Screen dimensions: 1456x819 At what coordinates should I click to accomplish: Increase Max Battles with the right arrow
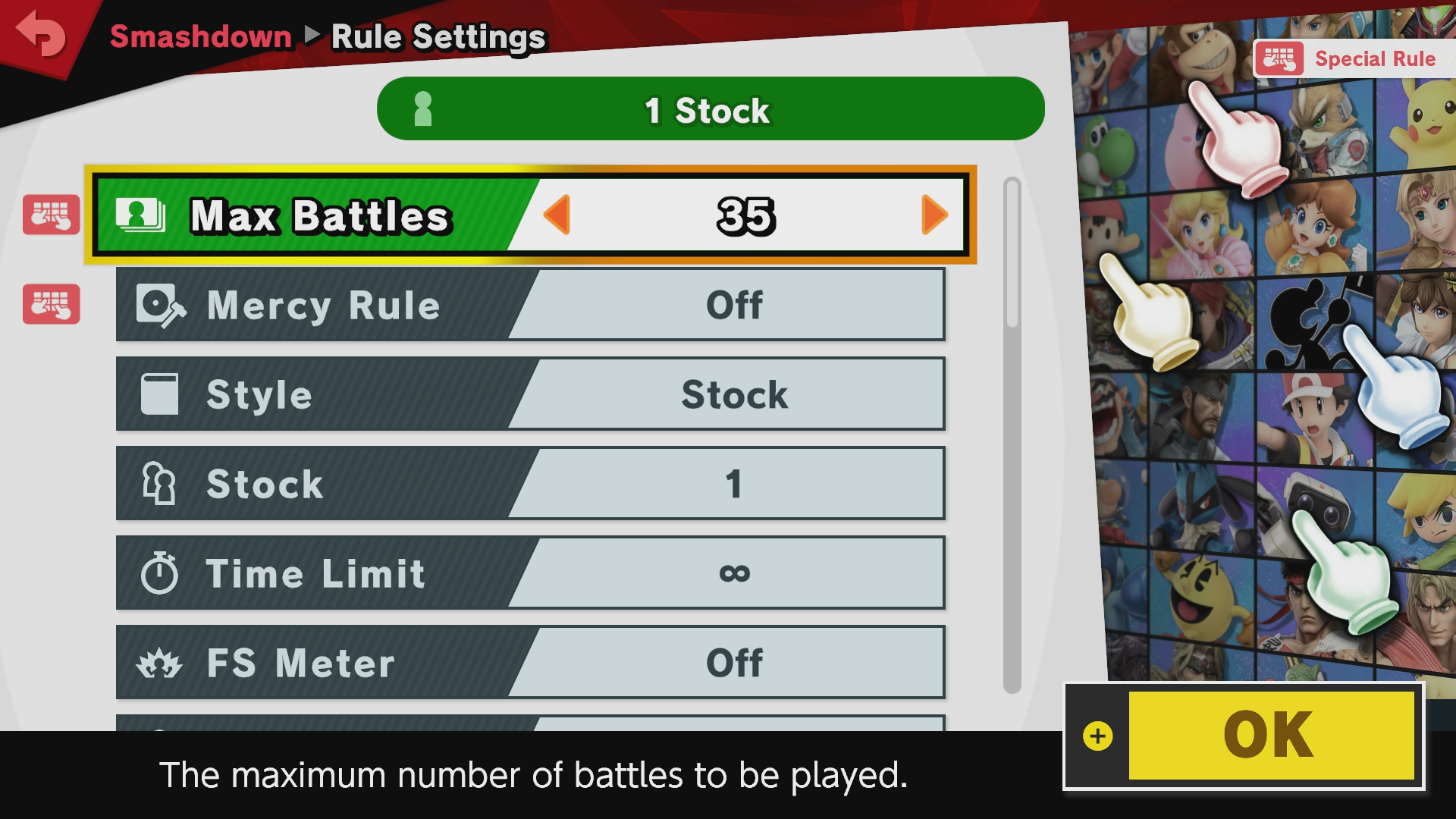(934, 215)
